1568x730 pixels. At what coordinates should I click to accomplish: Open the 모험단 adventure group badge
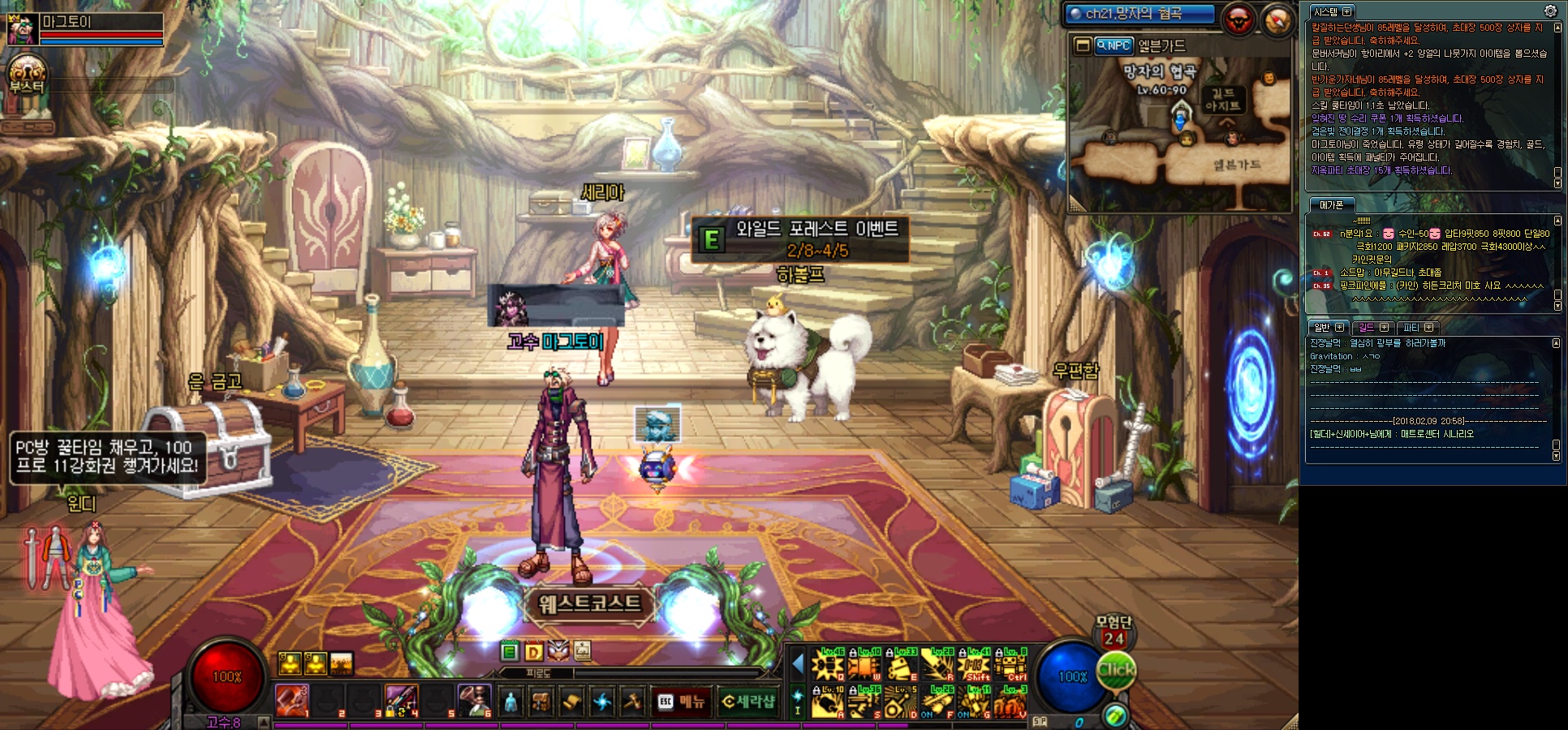pyautogui.click(x=1114, y=631)
